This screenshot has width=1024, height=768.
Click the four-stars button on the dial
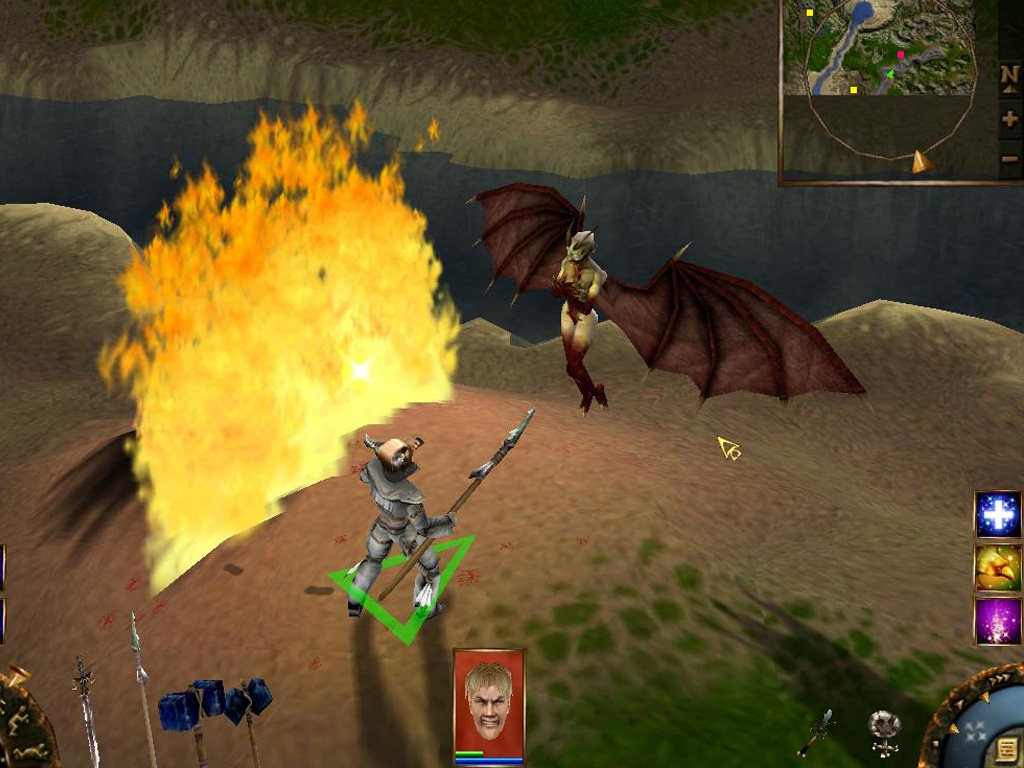pos(974,731)
